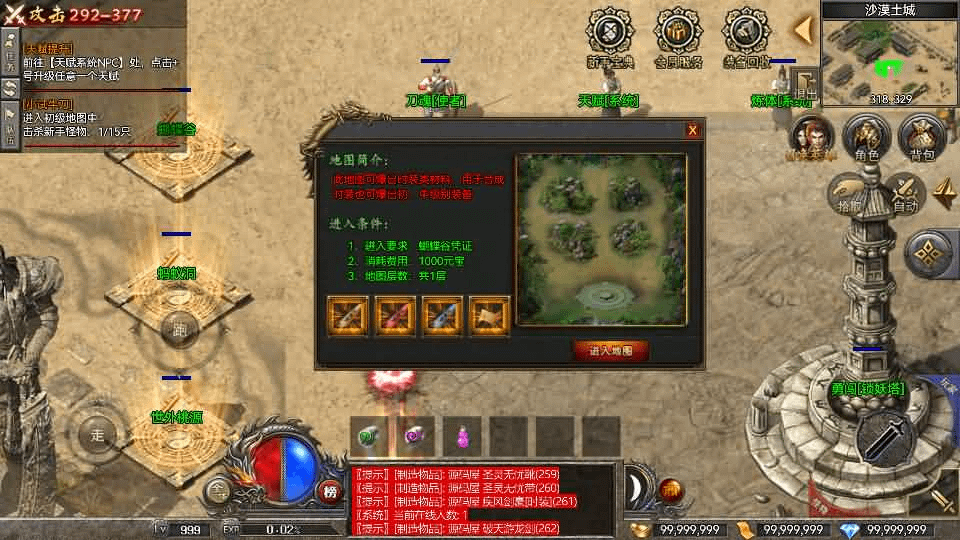Open the 装备回收 equipment recycling icon
This screenshot has width=960, height=540.
click(747, 38)
